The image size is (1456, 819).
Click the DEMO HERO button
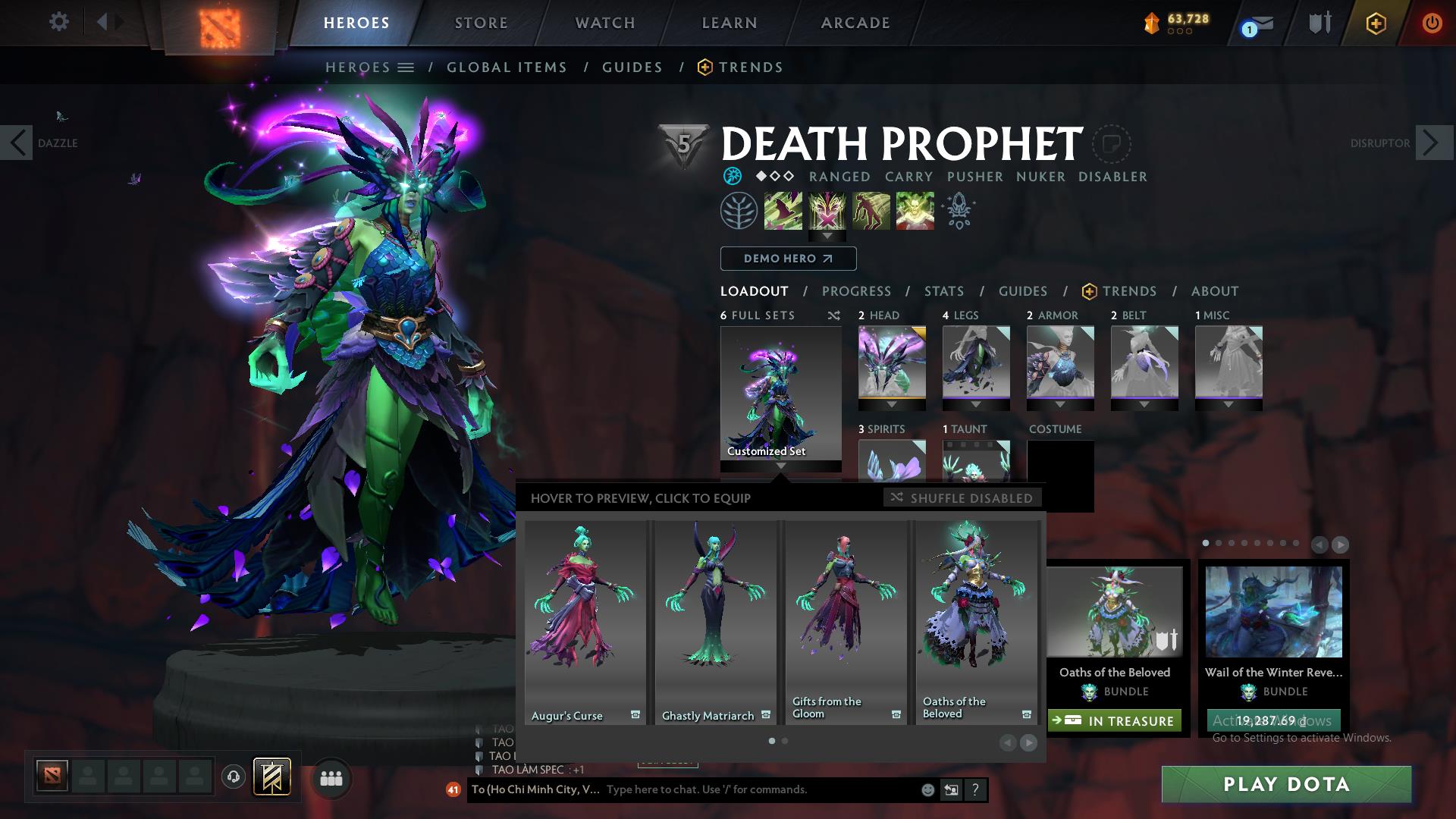click(787, 259)
